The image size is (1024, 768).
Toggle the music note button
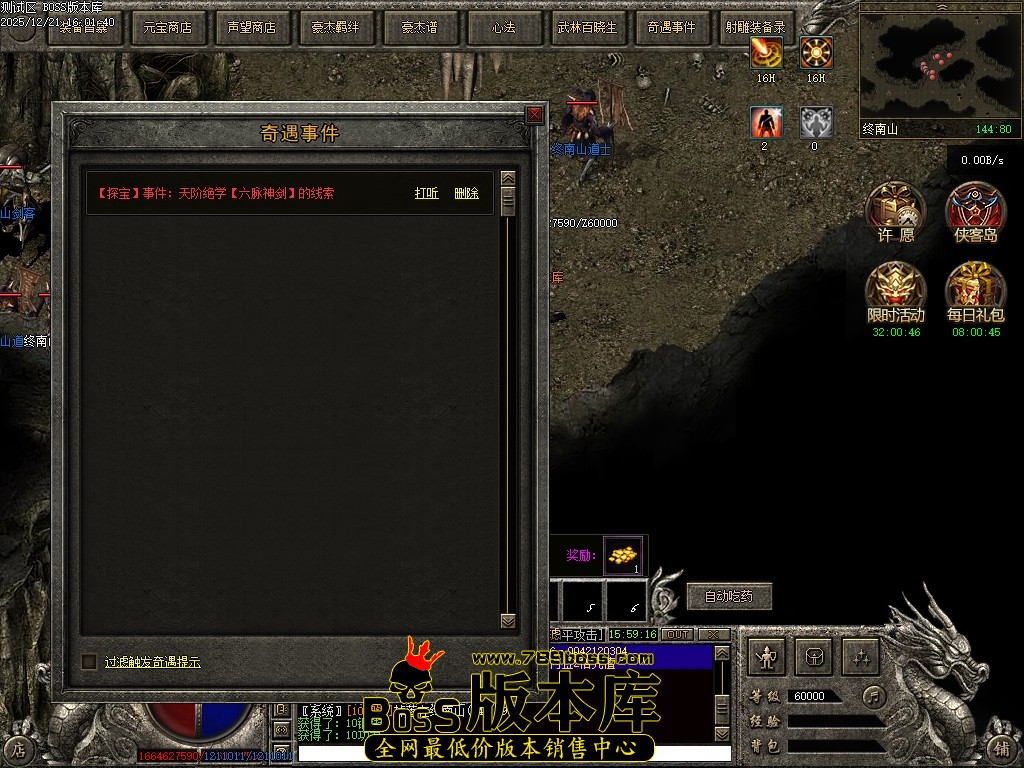click(875, 695)
